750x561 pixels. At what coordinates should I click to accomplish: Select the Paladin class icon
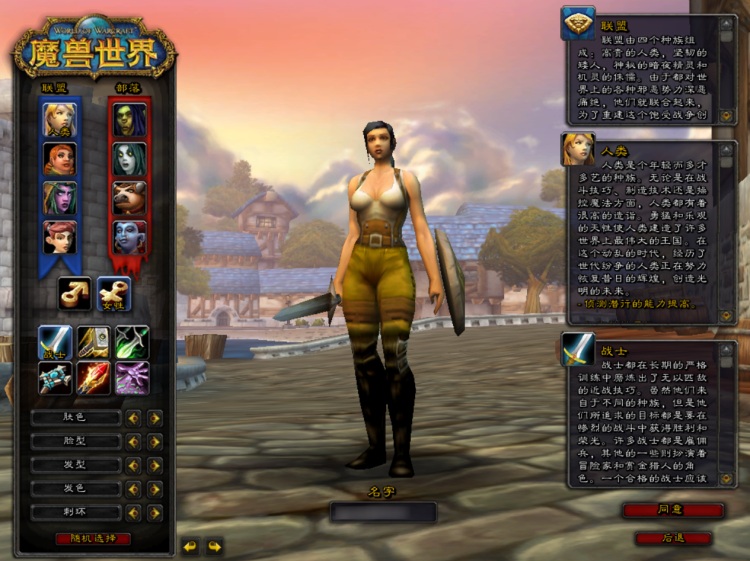click(x=94, y=342)
